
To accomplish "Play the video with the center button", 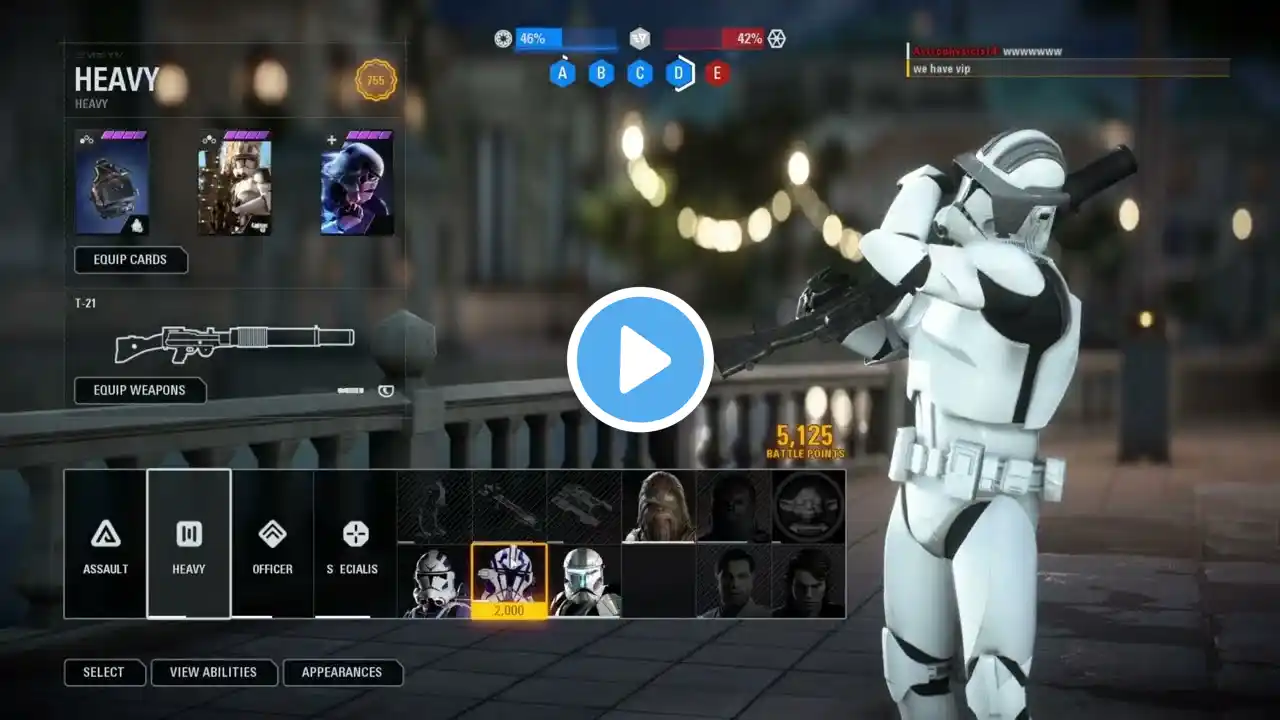I will pos(640,360).
